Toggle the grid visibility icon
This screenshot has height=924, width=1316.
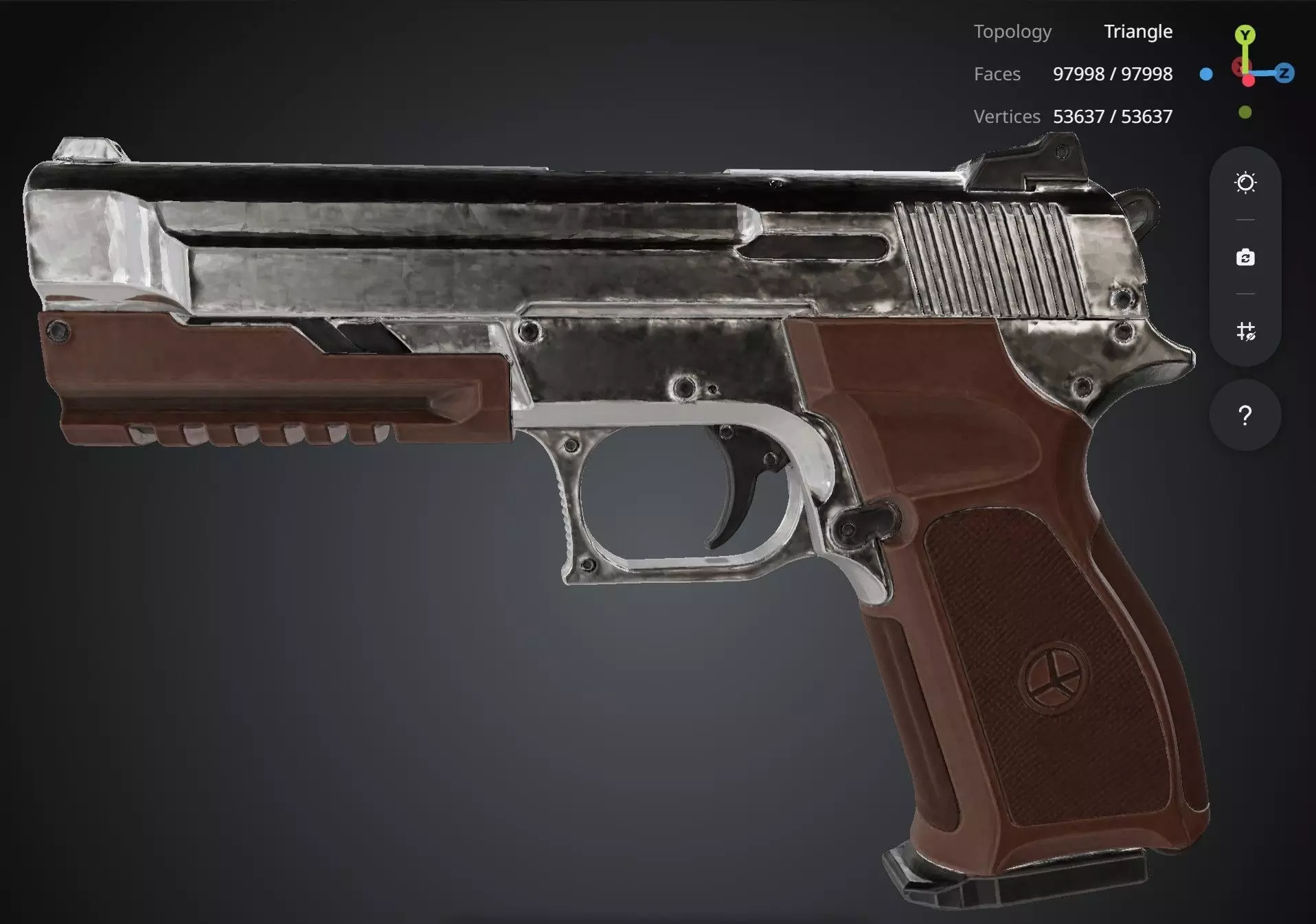tap(1245, 332)
